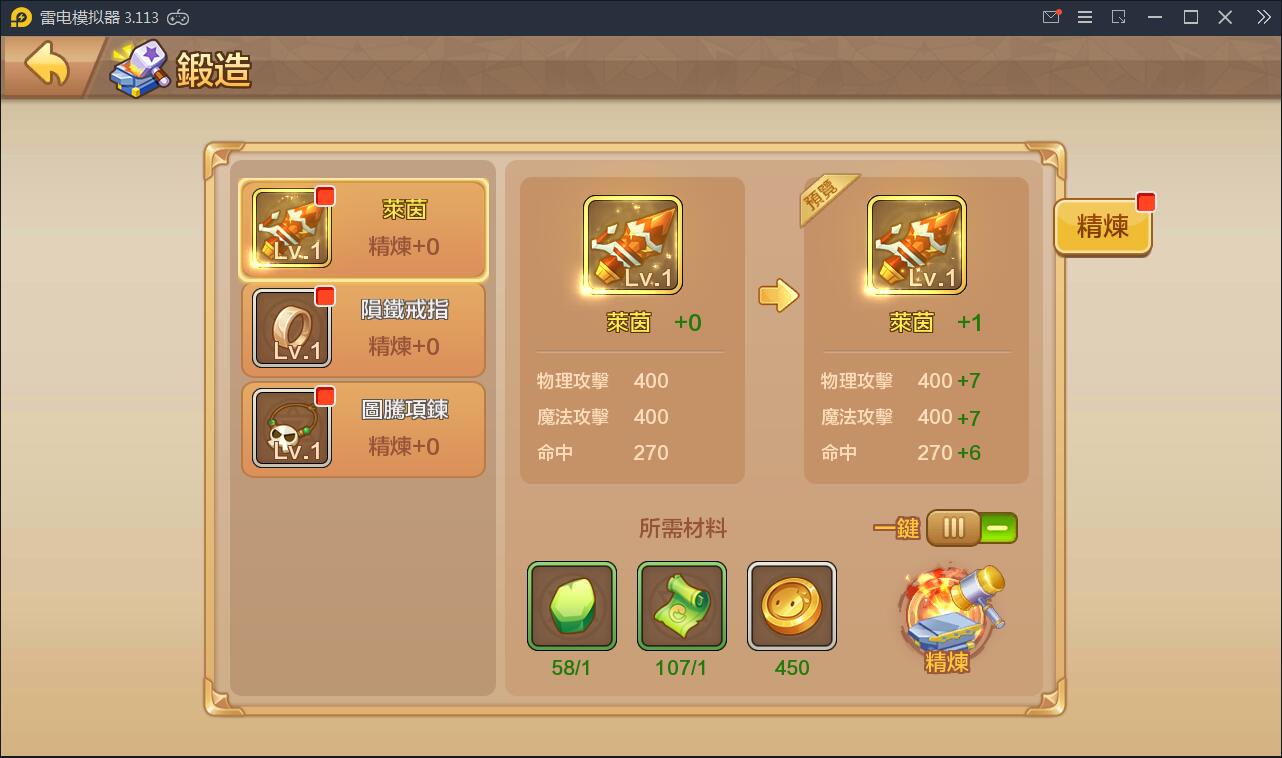Open the emulator menu via hamburger icon

(x=1084, y=17)
